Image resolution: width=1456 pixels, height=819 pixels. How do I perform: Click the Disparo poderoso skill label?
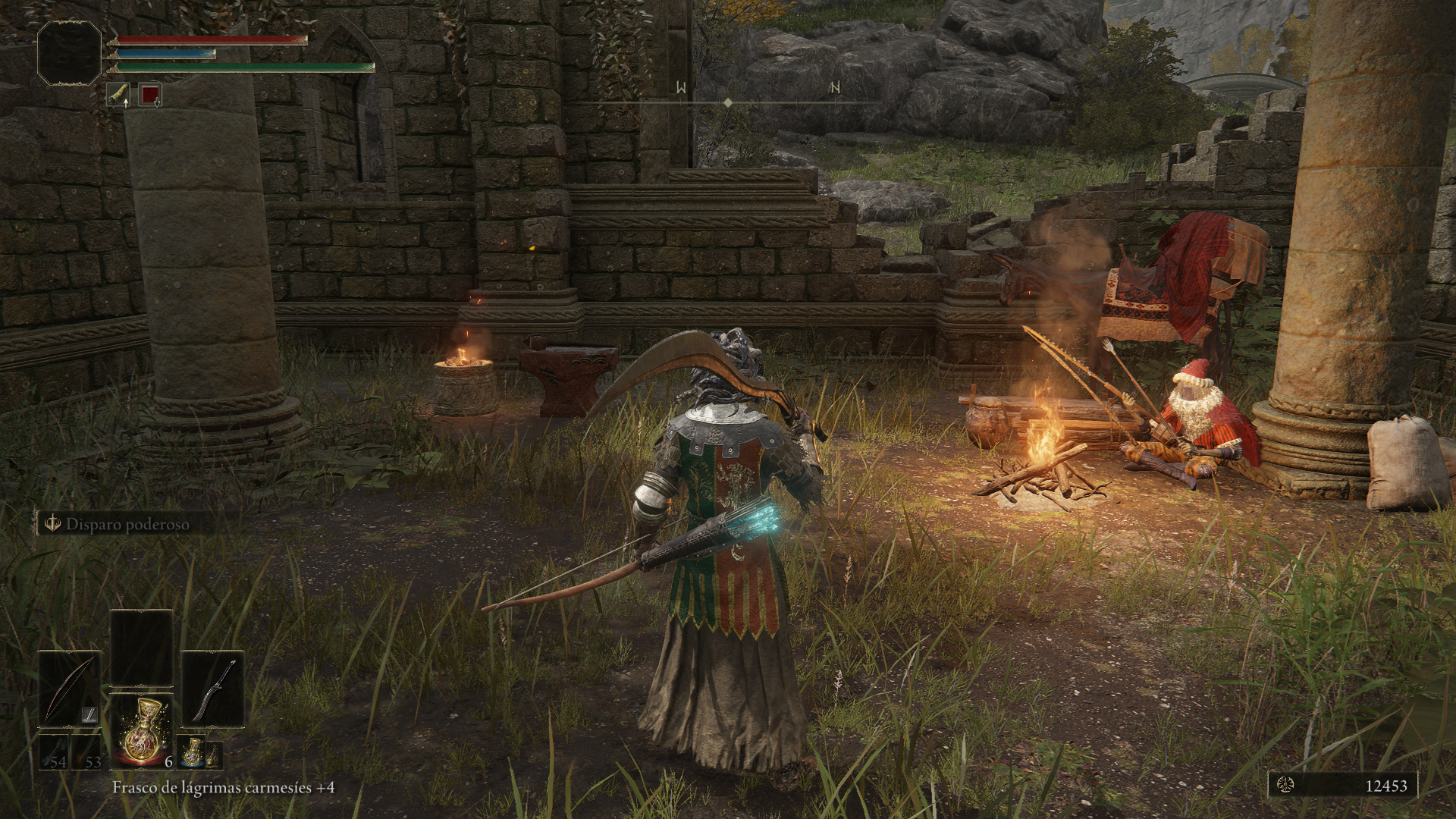point(127,524)
